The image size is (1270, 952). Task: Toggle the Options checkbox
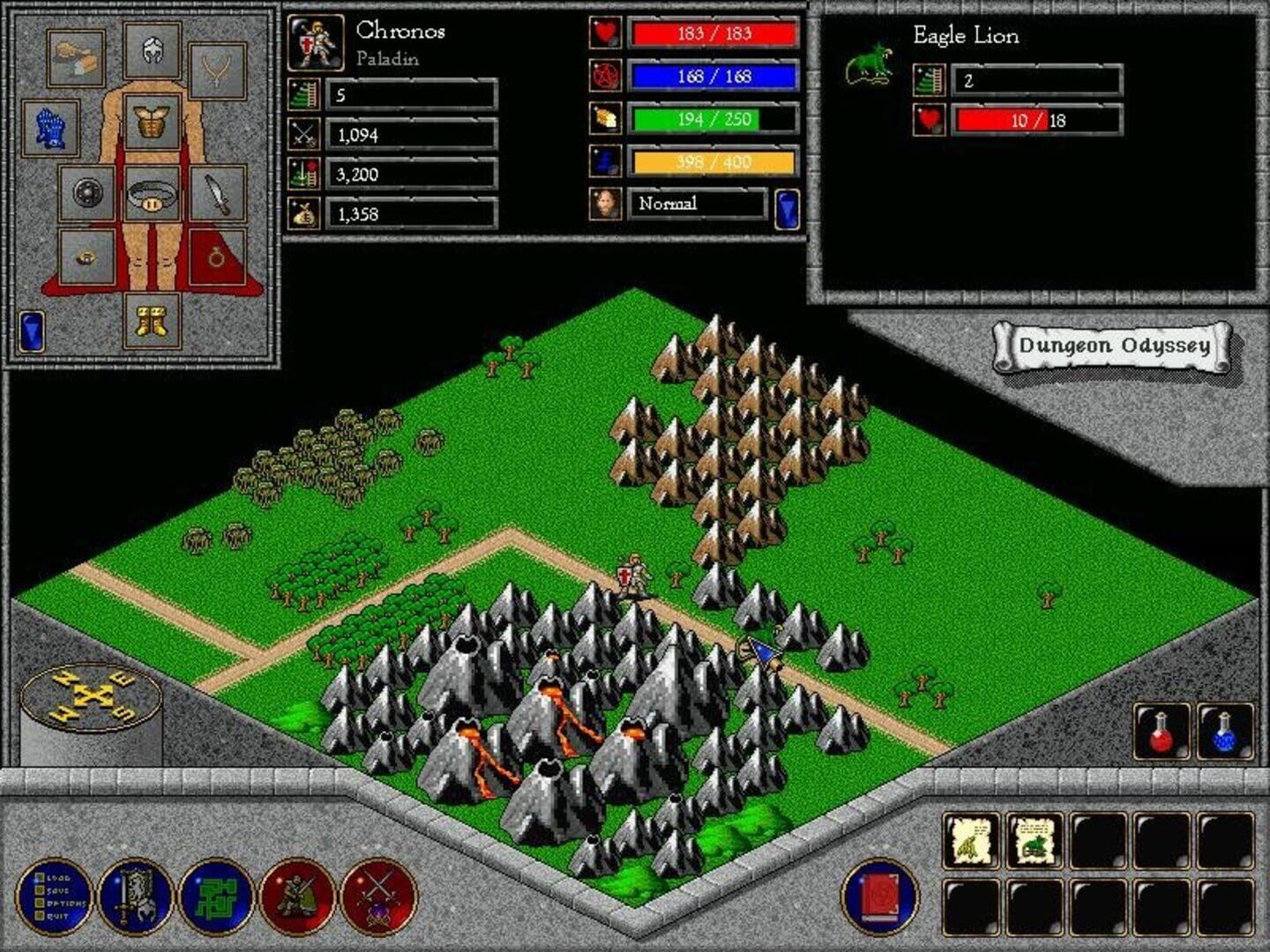tap(39, 902)
